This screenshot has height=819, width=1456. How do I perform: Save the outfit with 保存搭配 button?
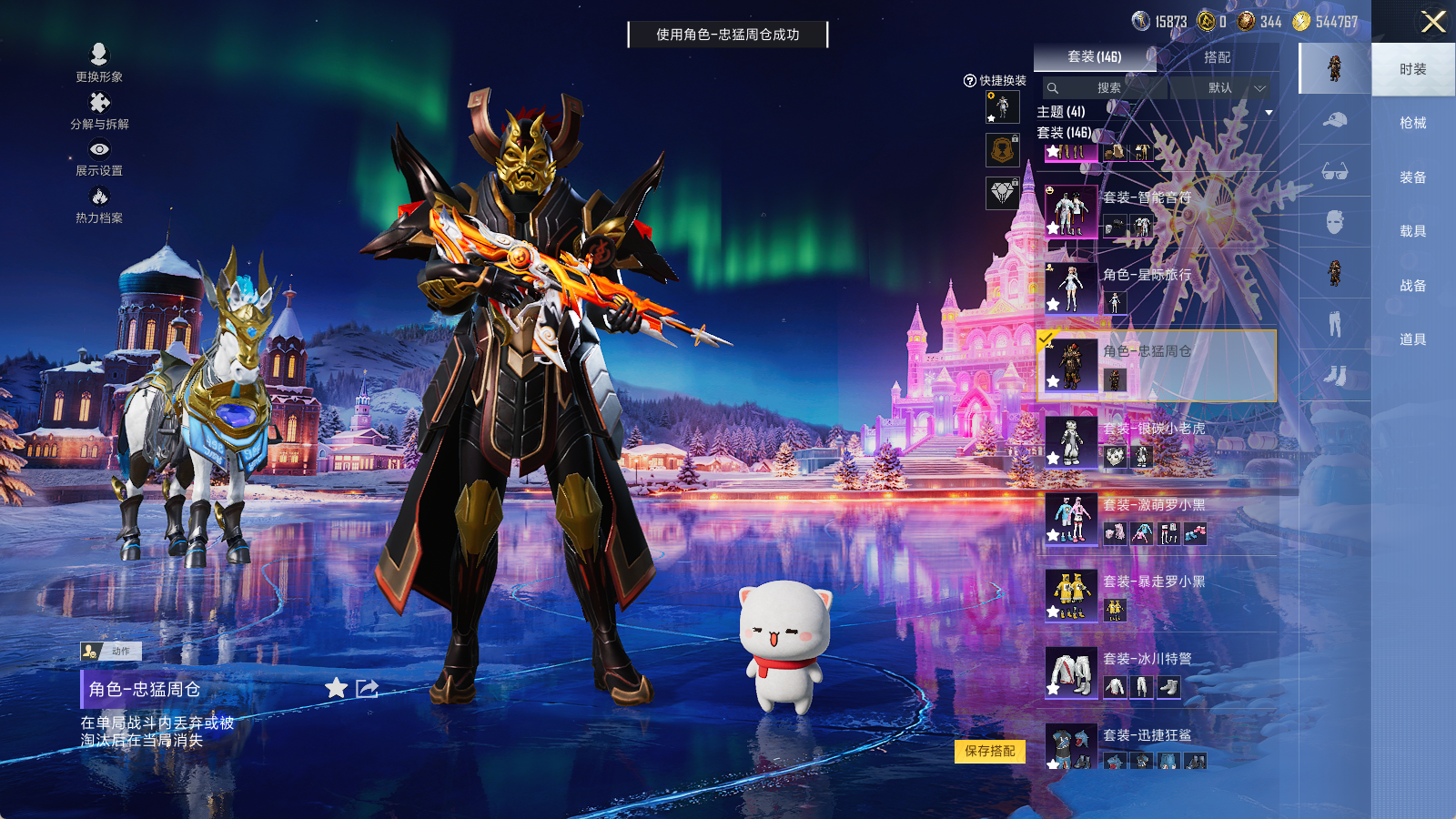pos(990,751)
